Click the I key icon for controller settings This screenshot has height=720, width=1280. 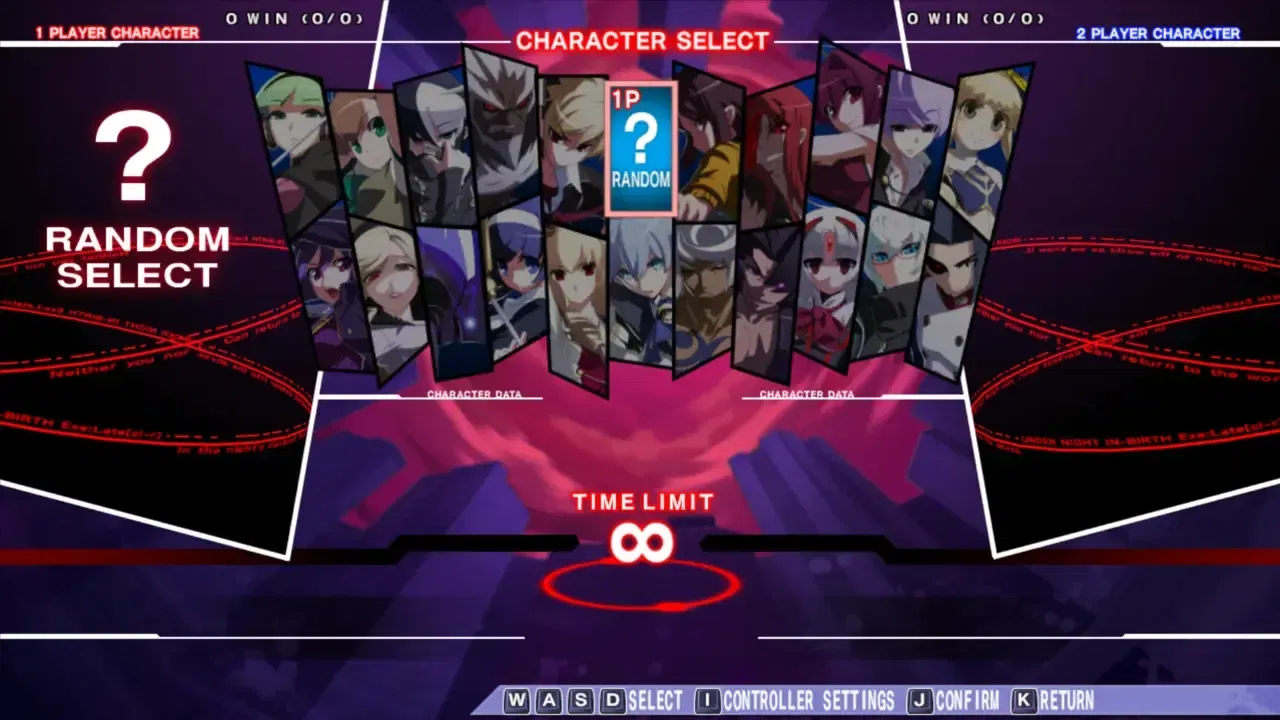pyautogui.click(x=706, y=701)
